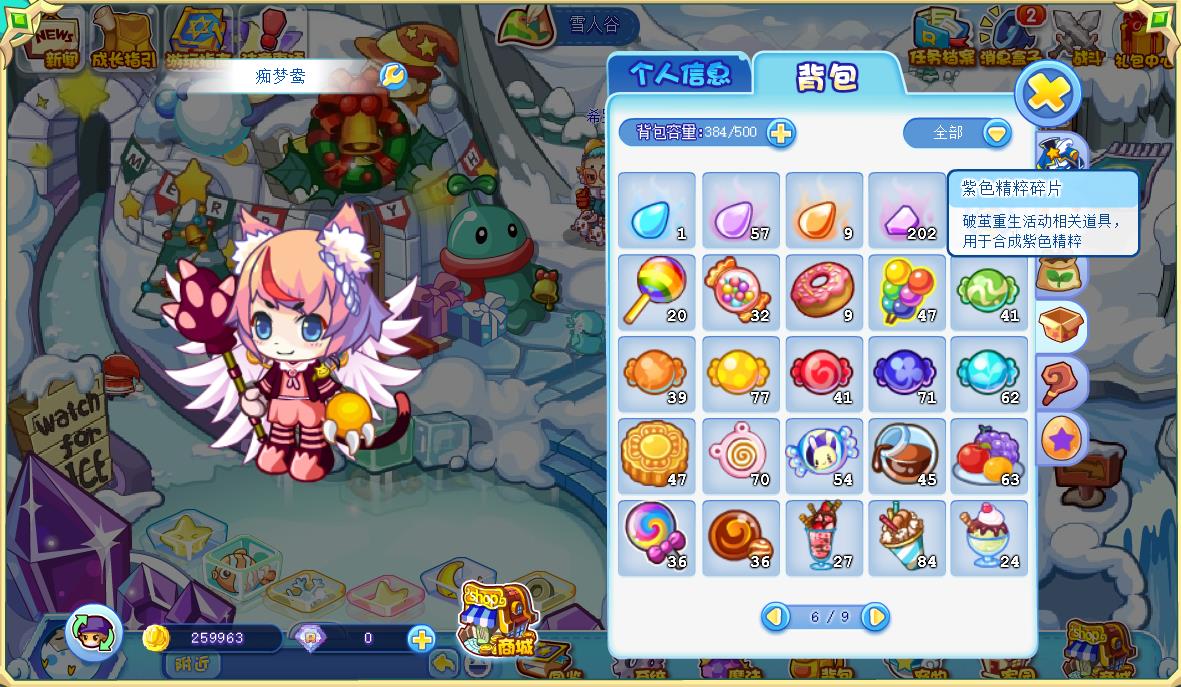Go to next backpack page
Screen dimensions: 1181x687
coord(875,617)
